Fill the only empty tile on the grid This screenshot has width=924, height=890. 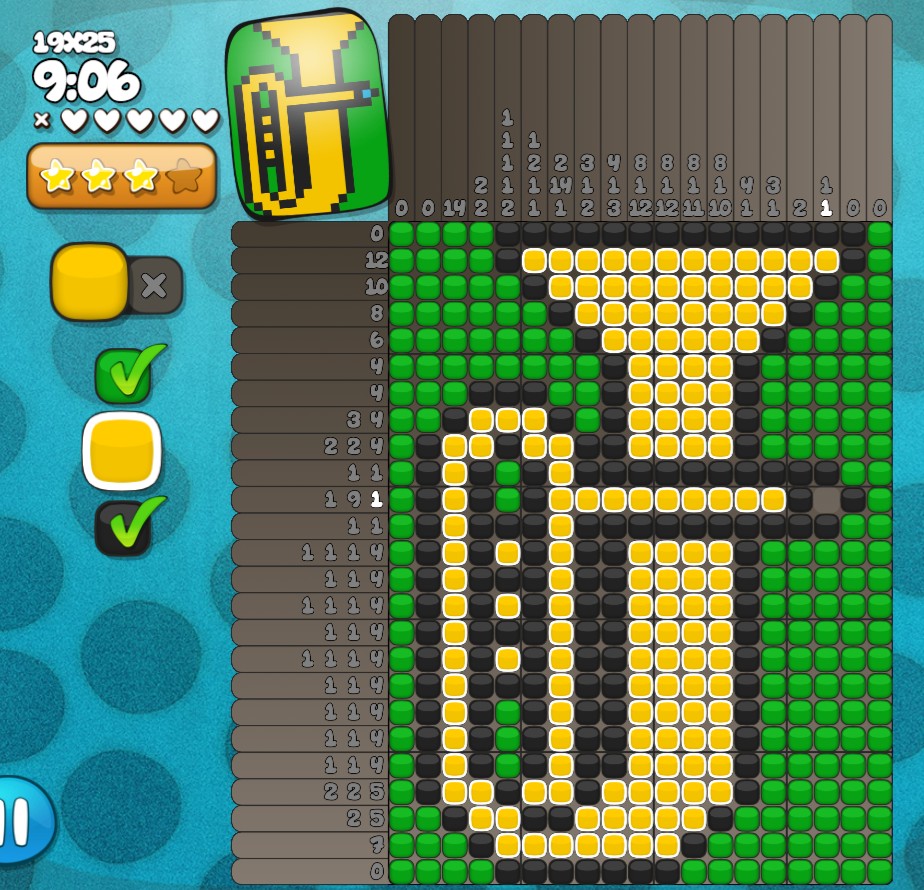point(827,499)
